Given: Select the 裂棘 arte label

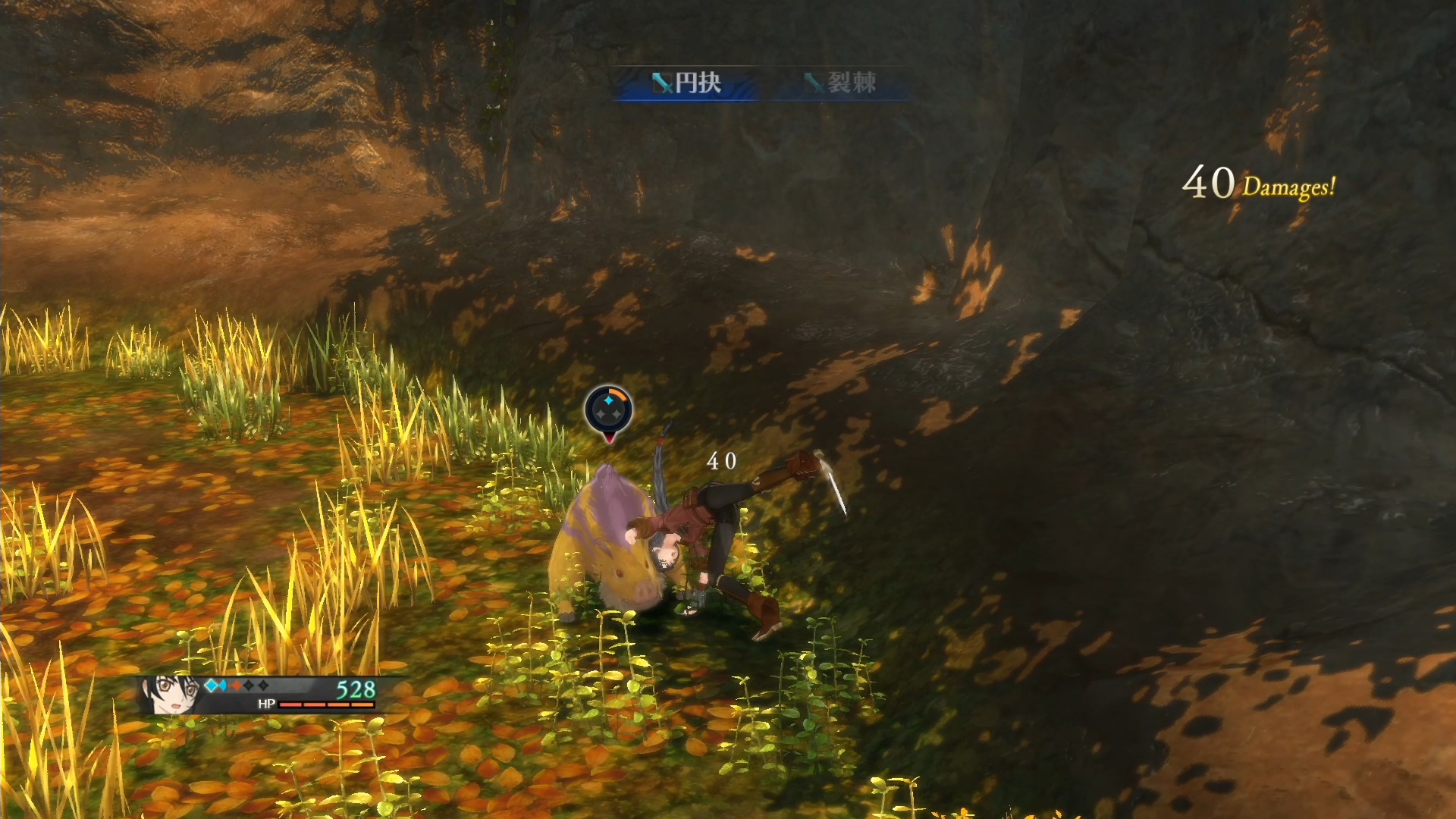Looking at the screenshot, I should click(x=841, y=83).
